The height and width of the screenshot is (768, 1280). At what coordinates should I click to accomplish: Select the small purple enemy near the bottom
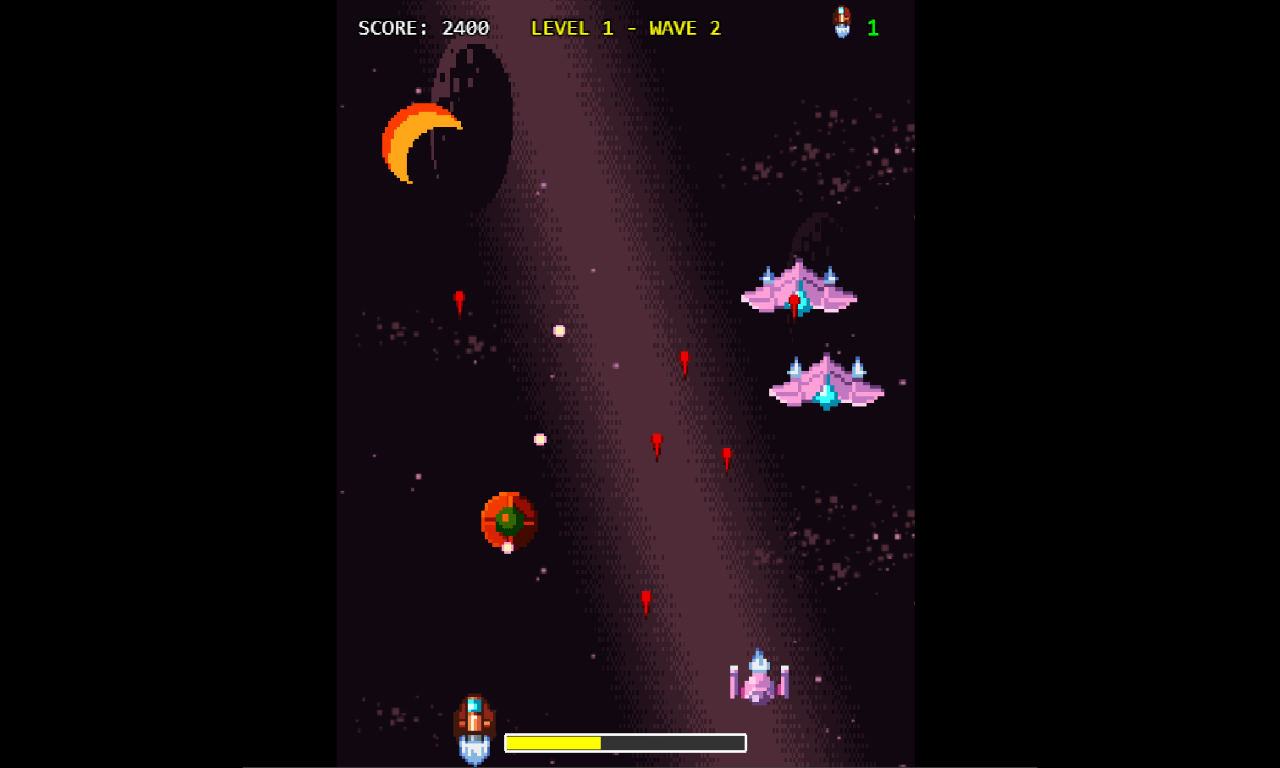click(x=758, y=678)
